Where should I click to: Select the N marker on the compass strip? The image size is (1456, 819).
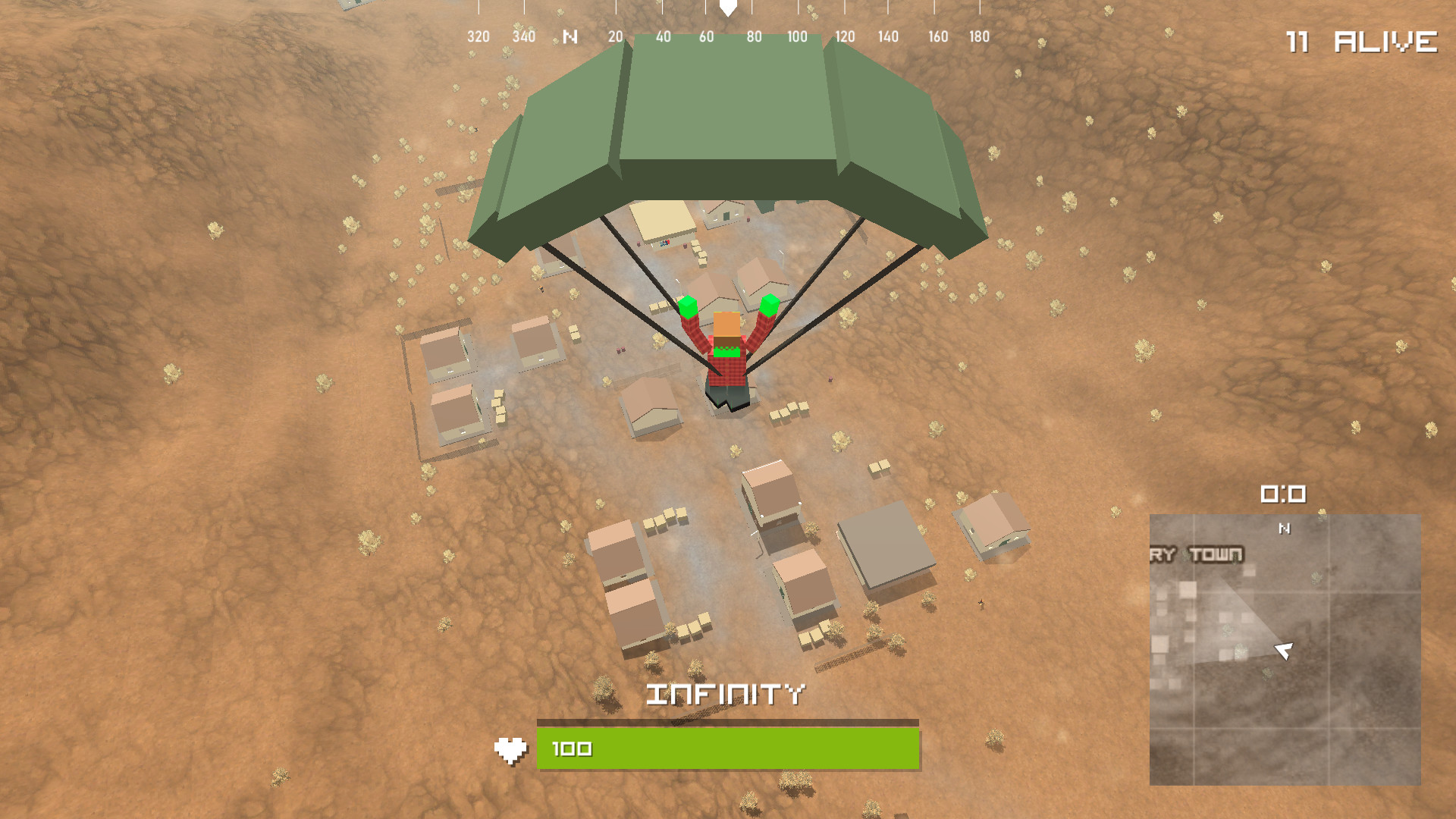[571, 36]
